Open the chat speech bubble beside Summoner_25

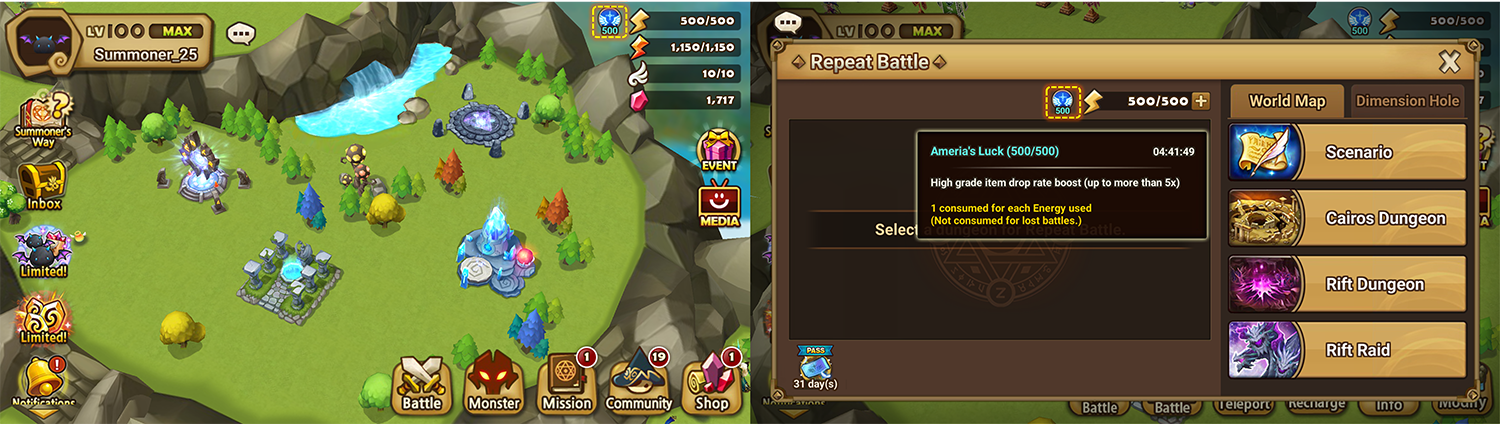[x=241, y=34]
